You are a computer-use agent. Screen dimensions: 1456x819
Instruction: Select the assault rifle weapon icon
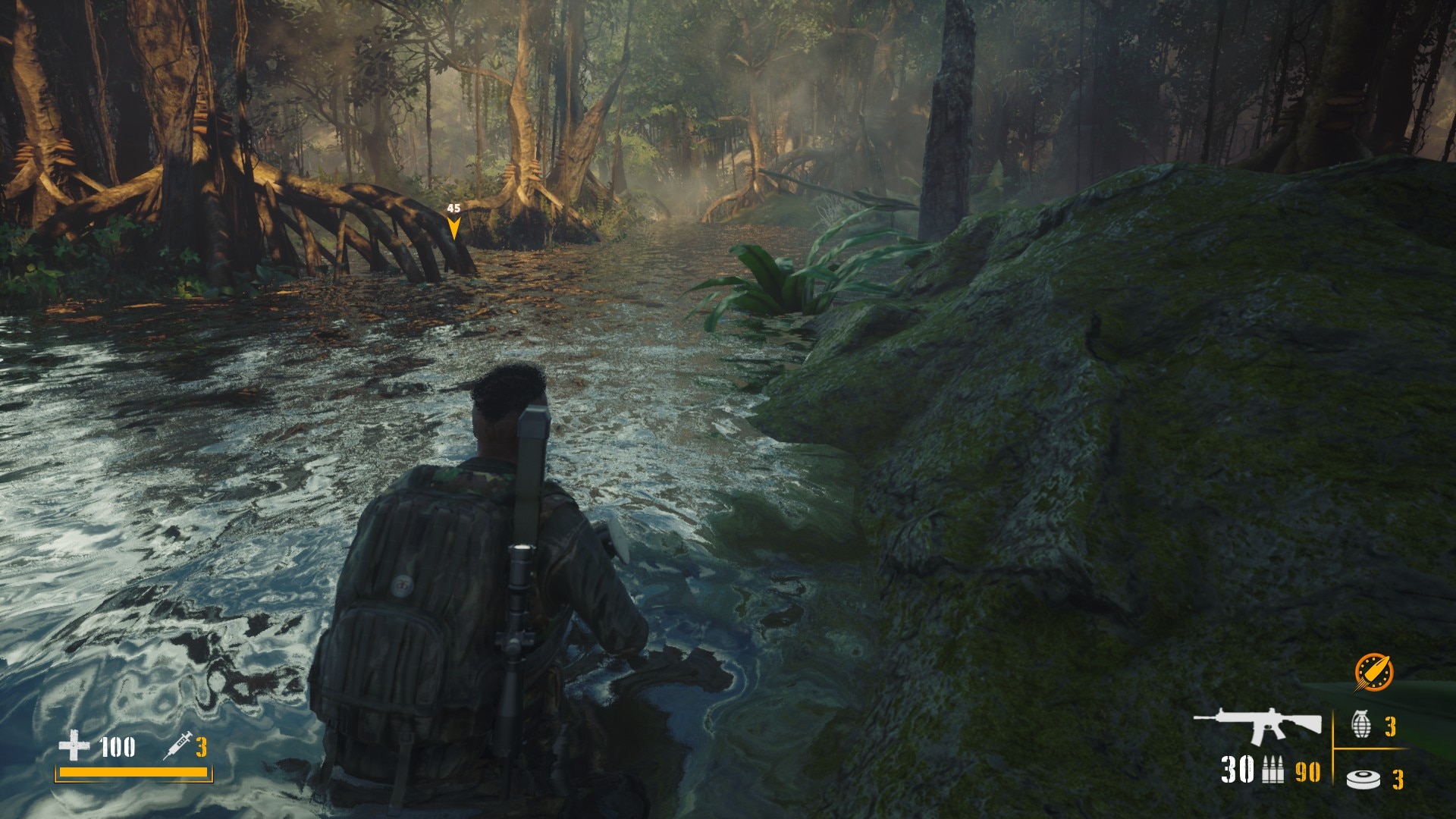pyautogui.click(x=1259, y=726)
